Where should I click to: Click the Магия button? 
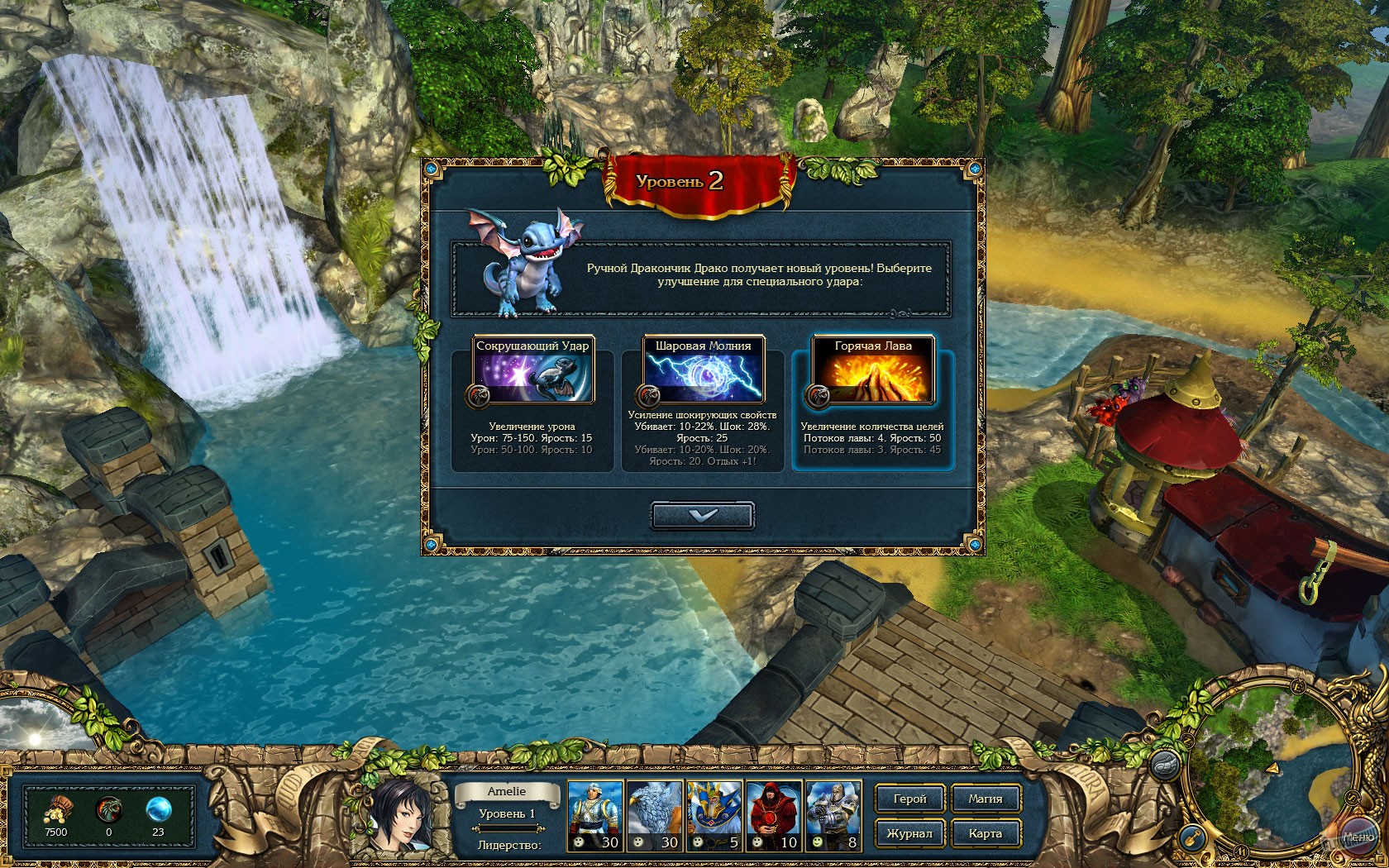point(986,799)
